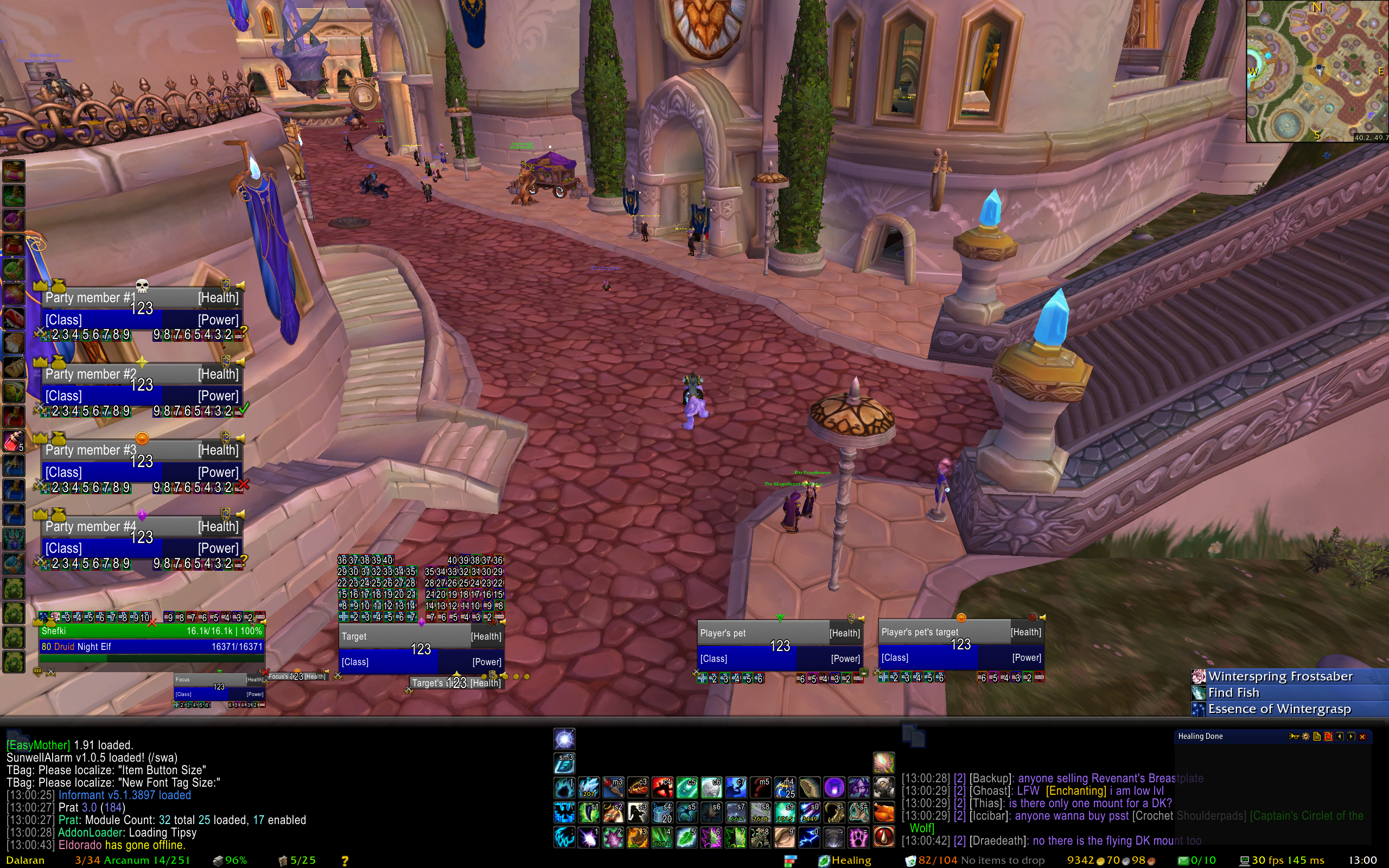The height and width of the screenshot is (868, 1389).
Task: Click the Essence of Wintergrasp buff
Action: pyautogui.click(x=1279, y=709)
